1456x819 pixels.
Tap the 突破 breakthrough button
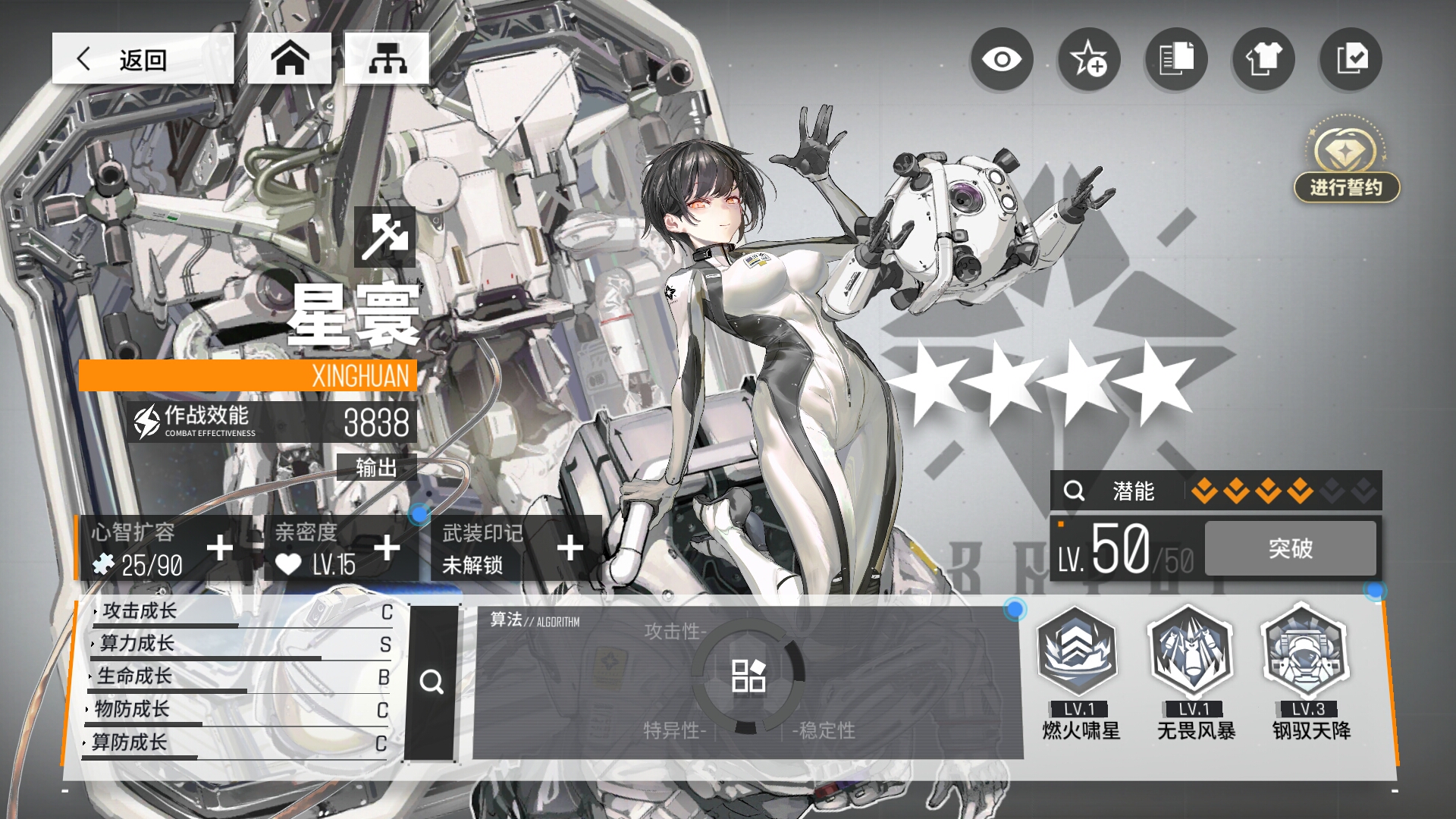point(1290,548)
